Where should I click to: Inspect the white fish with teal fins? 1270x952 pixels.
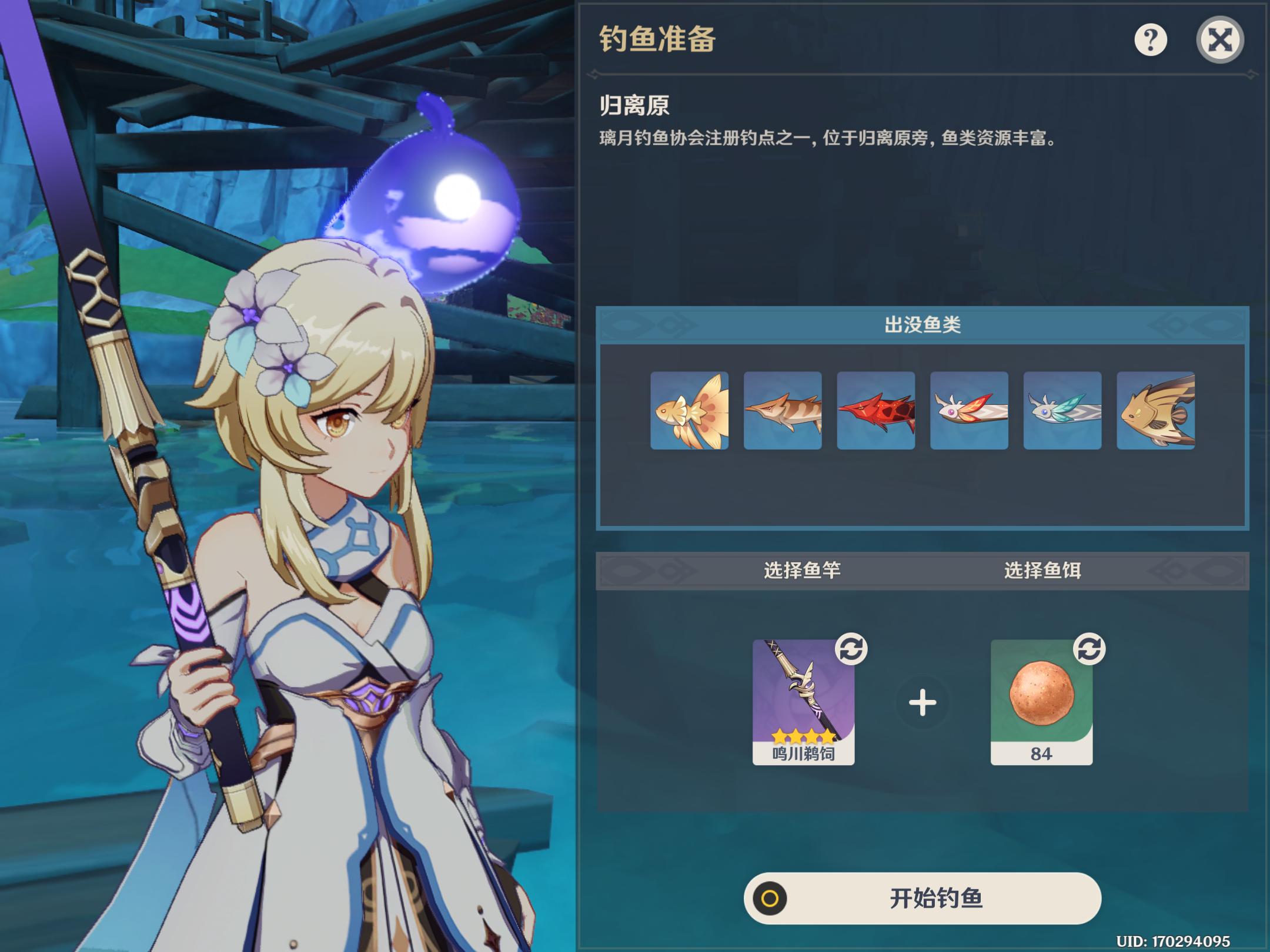[1062, 411]
